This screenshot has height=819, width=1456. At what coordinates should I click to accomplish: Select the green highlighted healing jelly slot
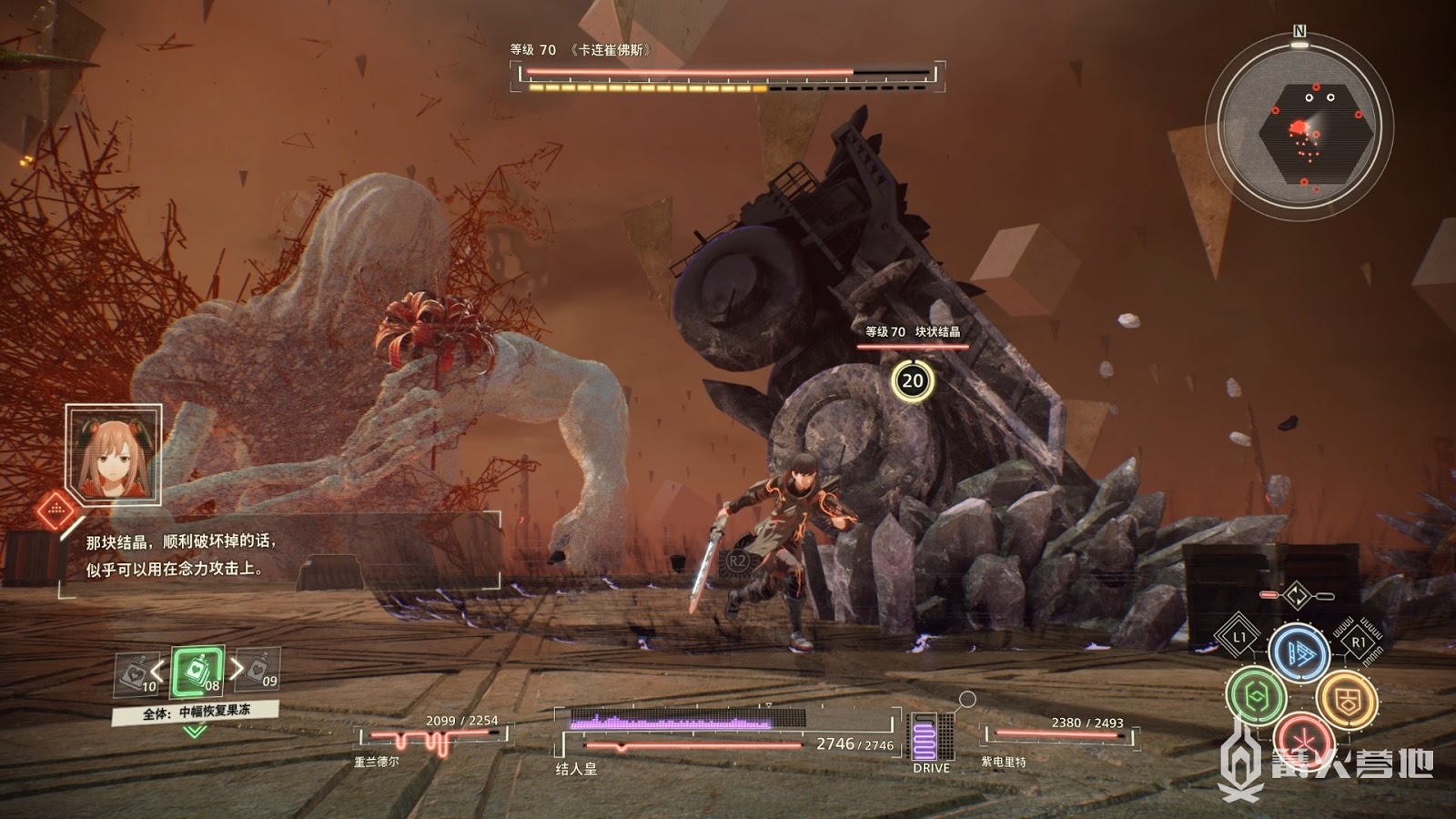point(197,673)
